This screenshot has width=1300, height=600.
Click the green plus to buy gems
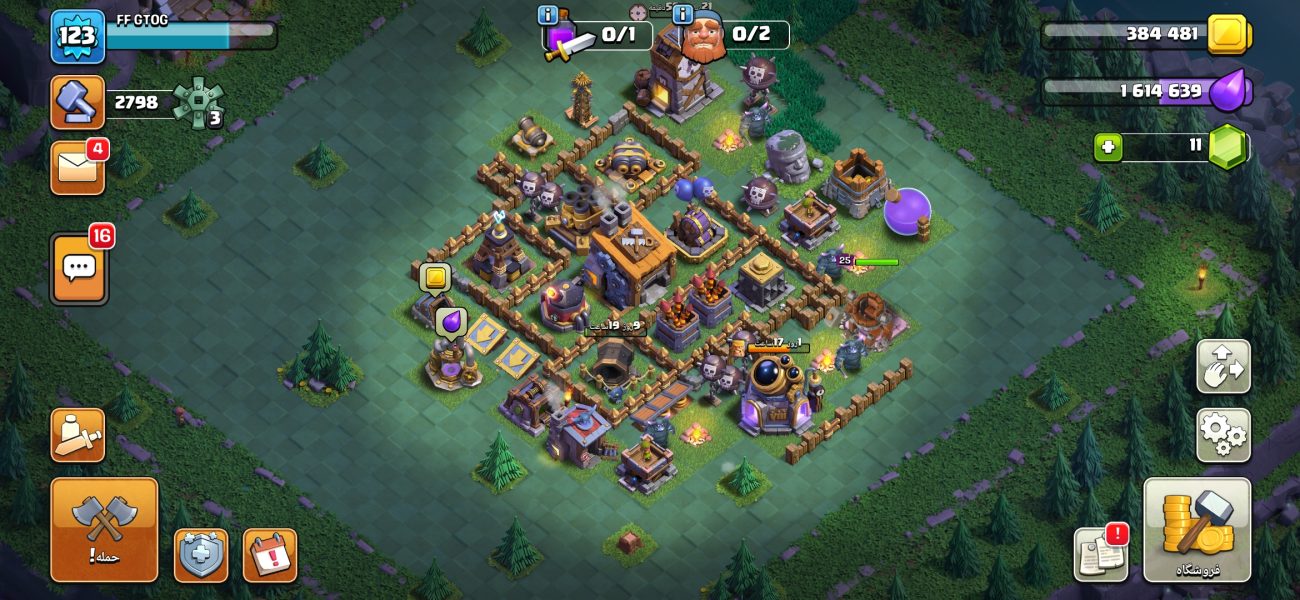click(x=1108, y=147)
